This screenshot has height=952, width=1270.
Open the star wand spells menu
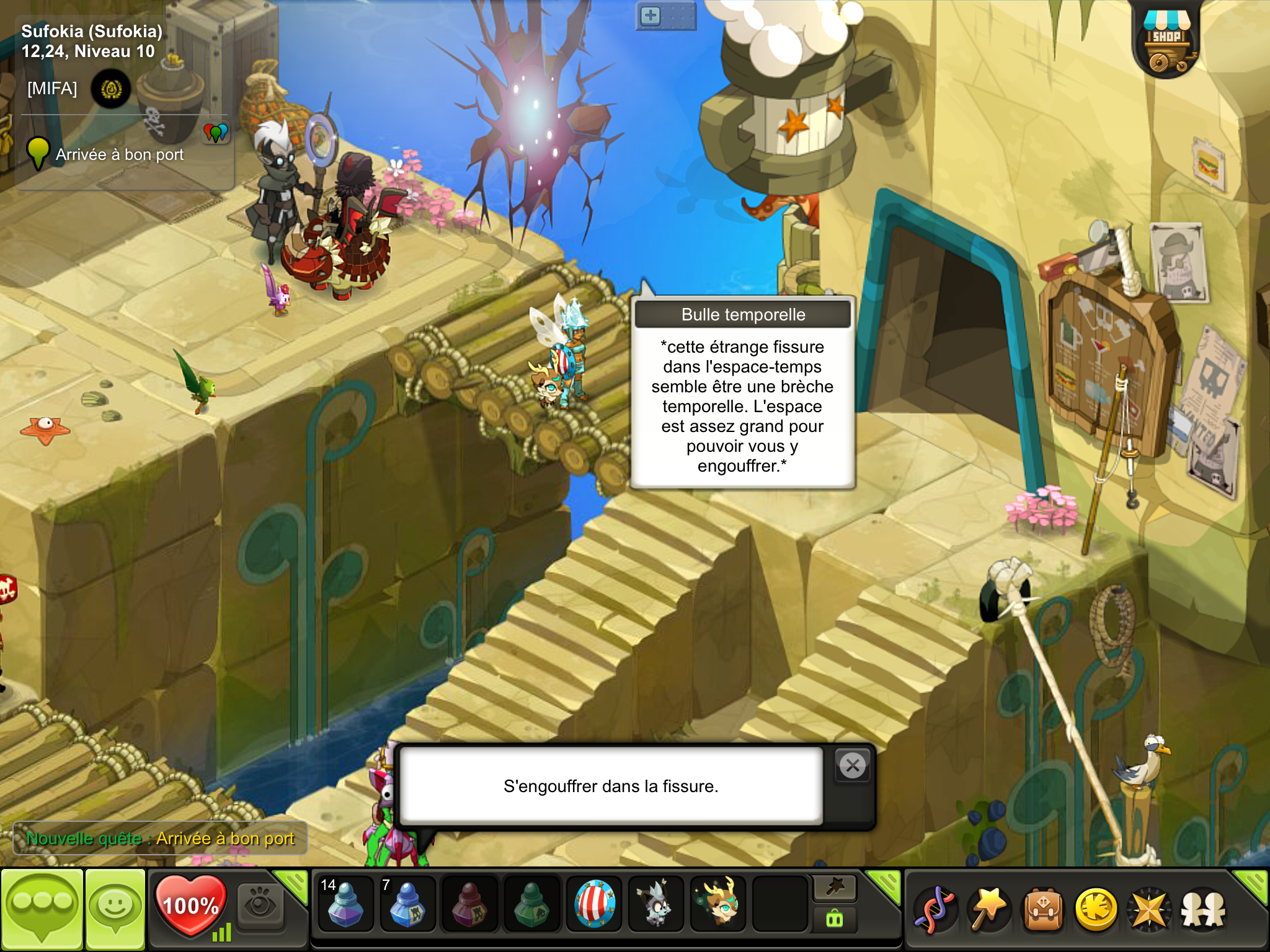(989, 910)
